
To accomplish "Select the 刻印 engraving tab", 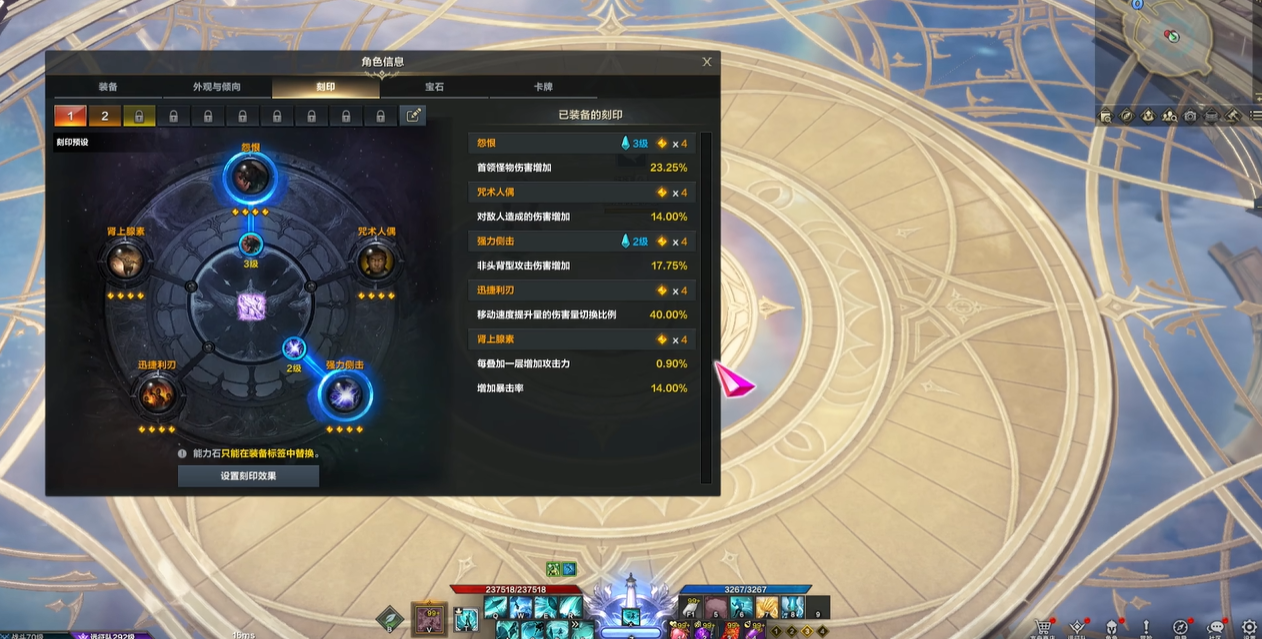I will tap(325, 87).
